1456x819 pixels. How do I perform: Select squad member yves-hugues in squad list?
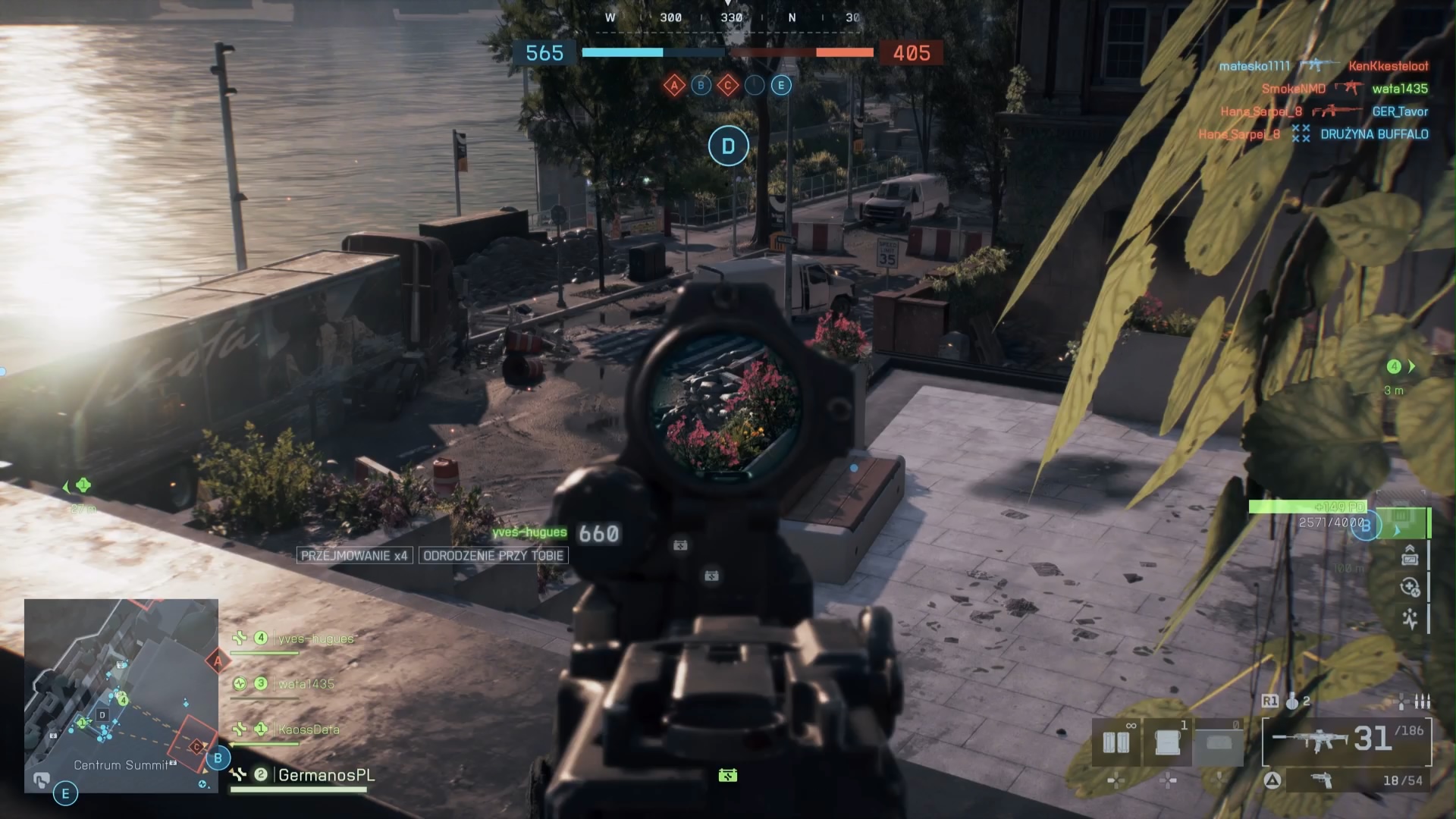pyautogui.click(x=315, y=639)
